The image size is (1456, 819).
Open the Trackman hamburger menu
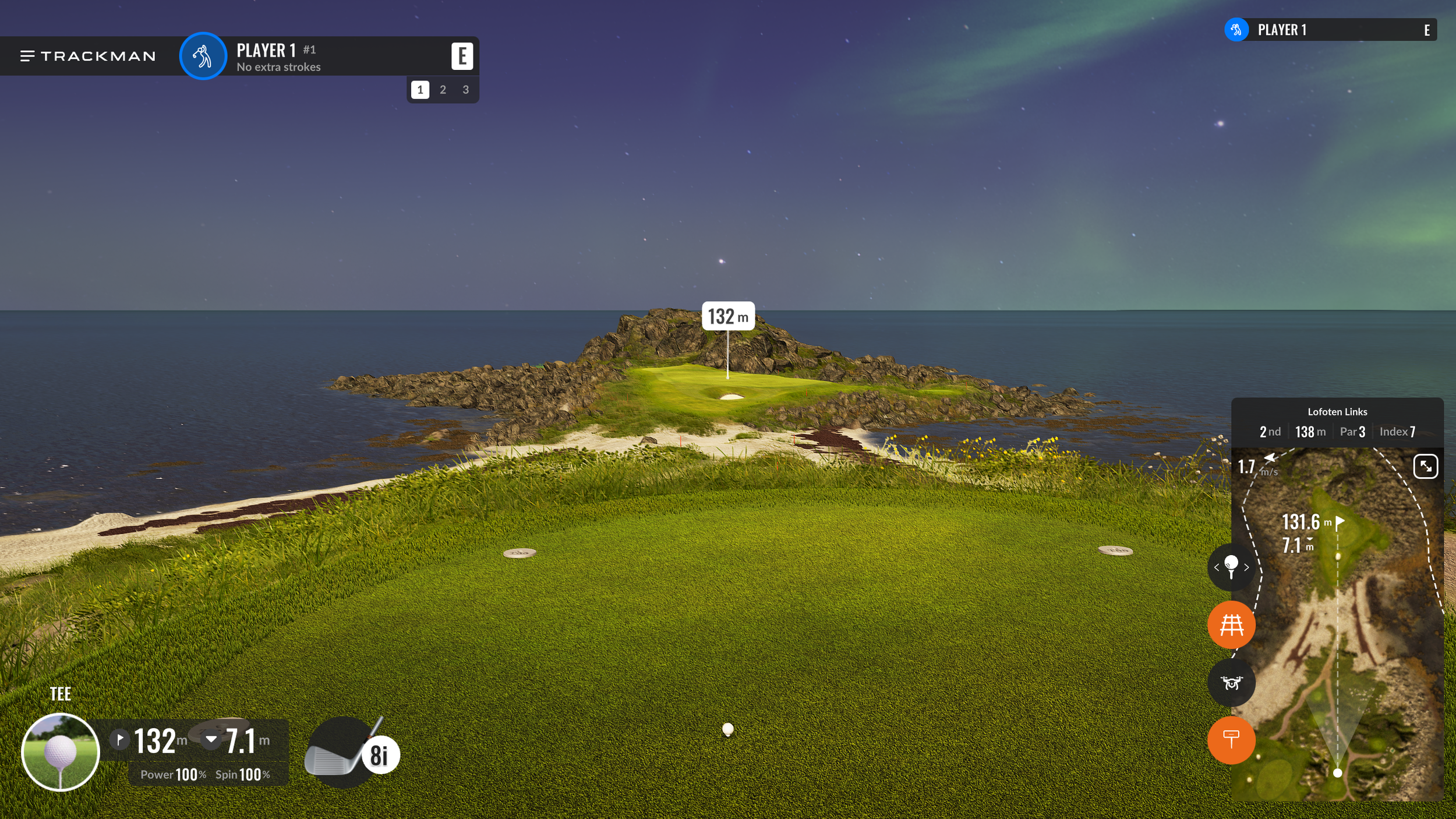[x=27, y=56]
